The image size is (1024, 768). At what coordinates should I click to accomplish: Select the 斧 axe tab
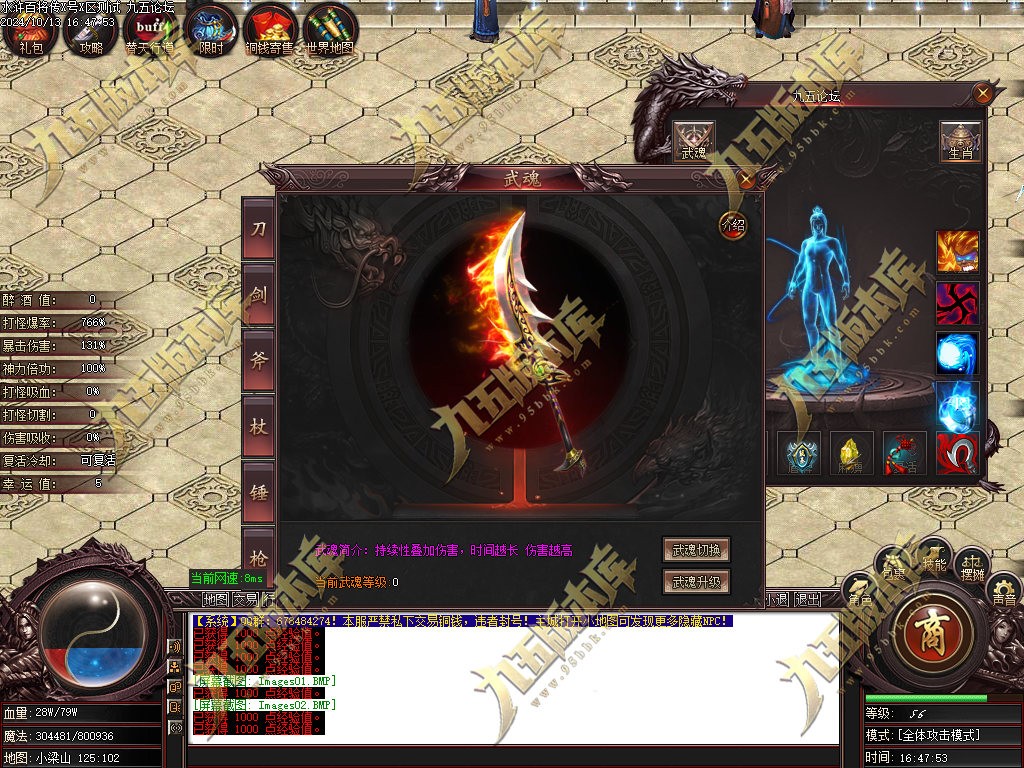click(258, 361)
